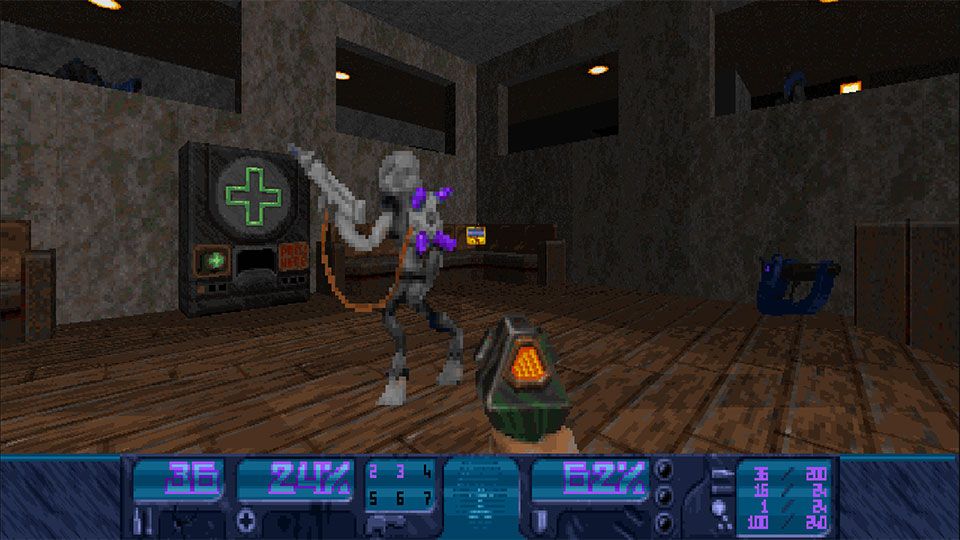Switch to weapon slot 7
This screenshot has height=540, width=960.
427,496
